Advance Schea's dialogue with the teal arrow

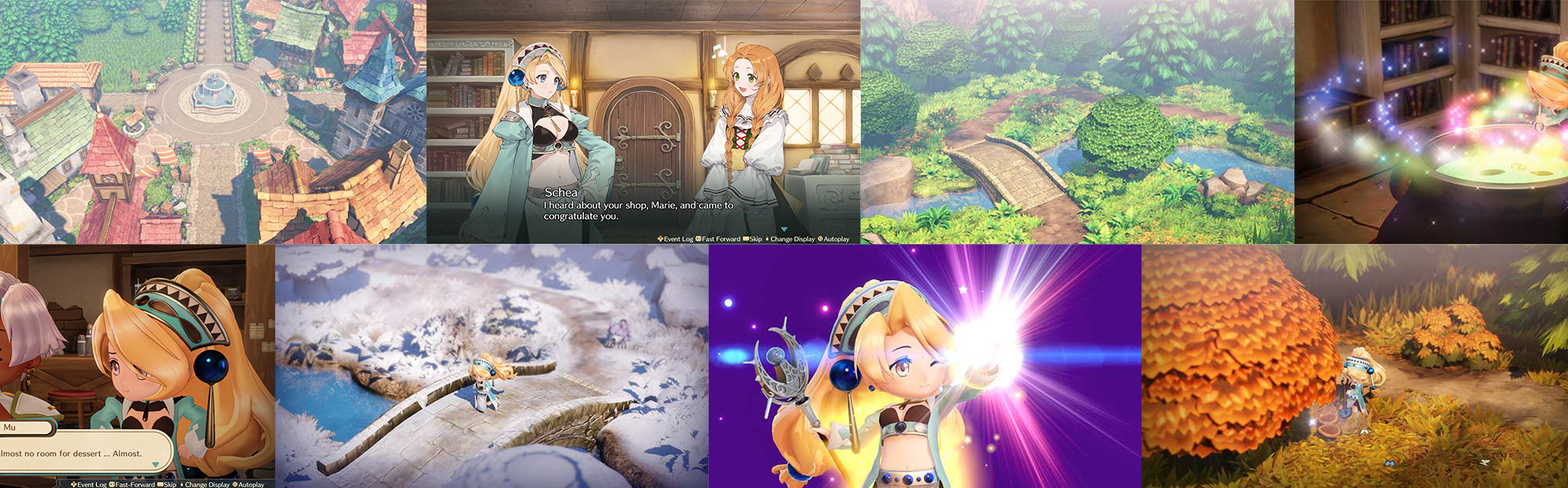(783, 229)
